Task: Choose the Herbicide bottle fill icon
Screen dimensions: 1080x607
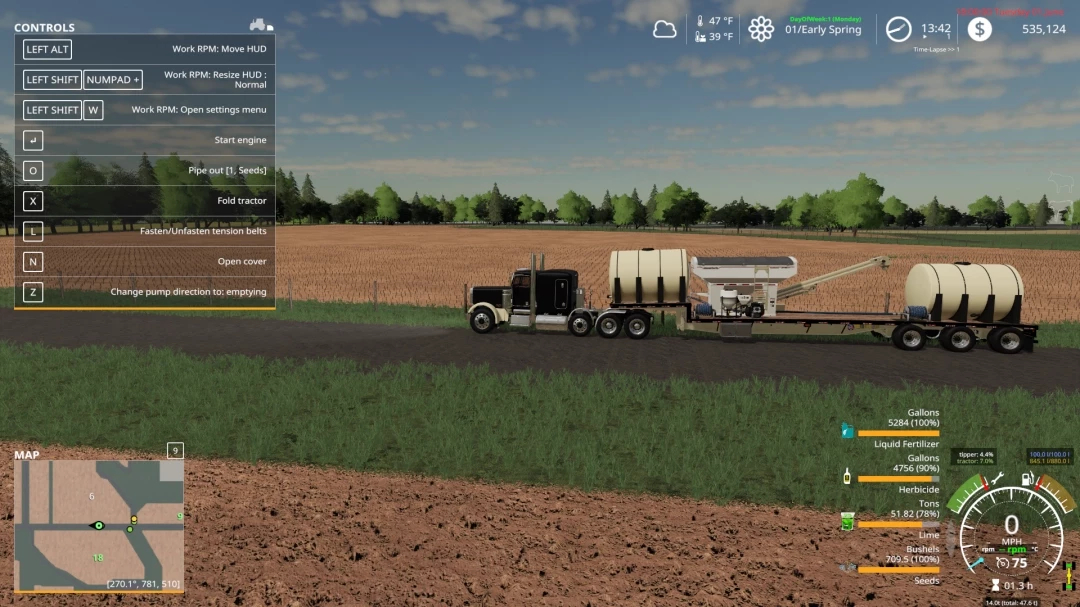Action: pyautogui.click(x=847, y=477)
